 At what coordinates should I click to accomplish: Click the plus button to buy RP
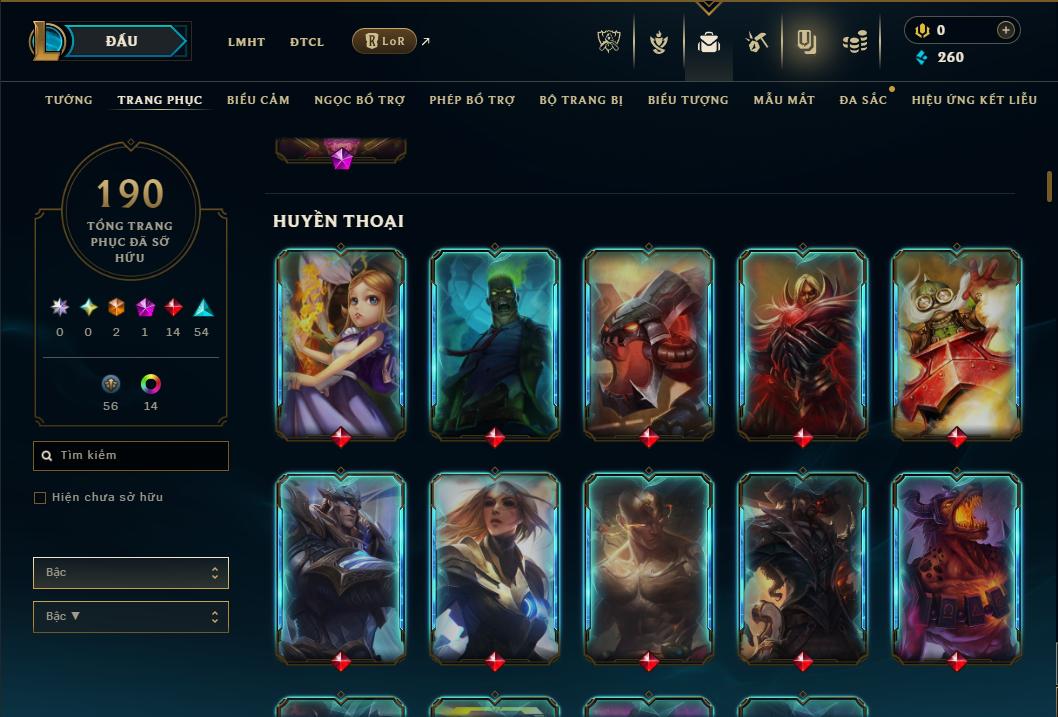(x=1005, y=30)
